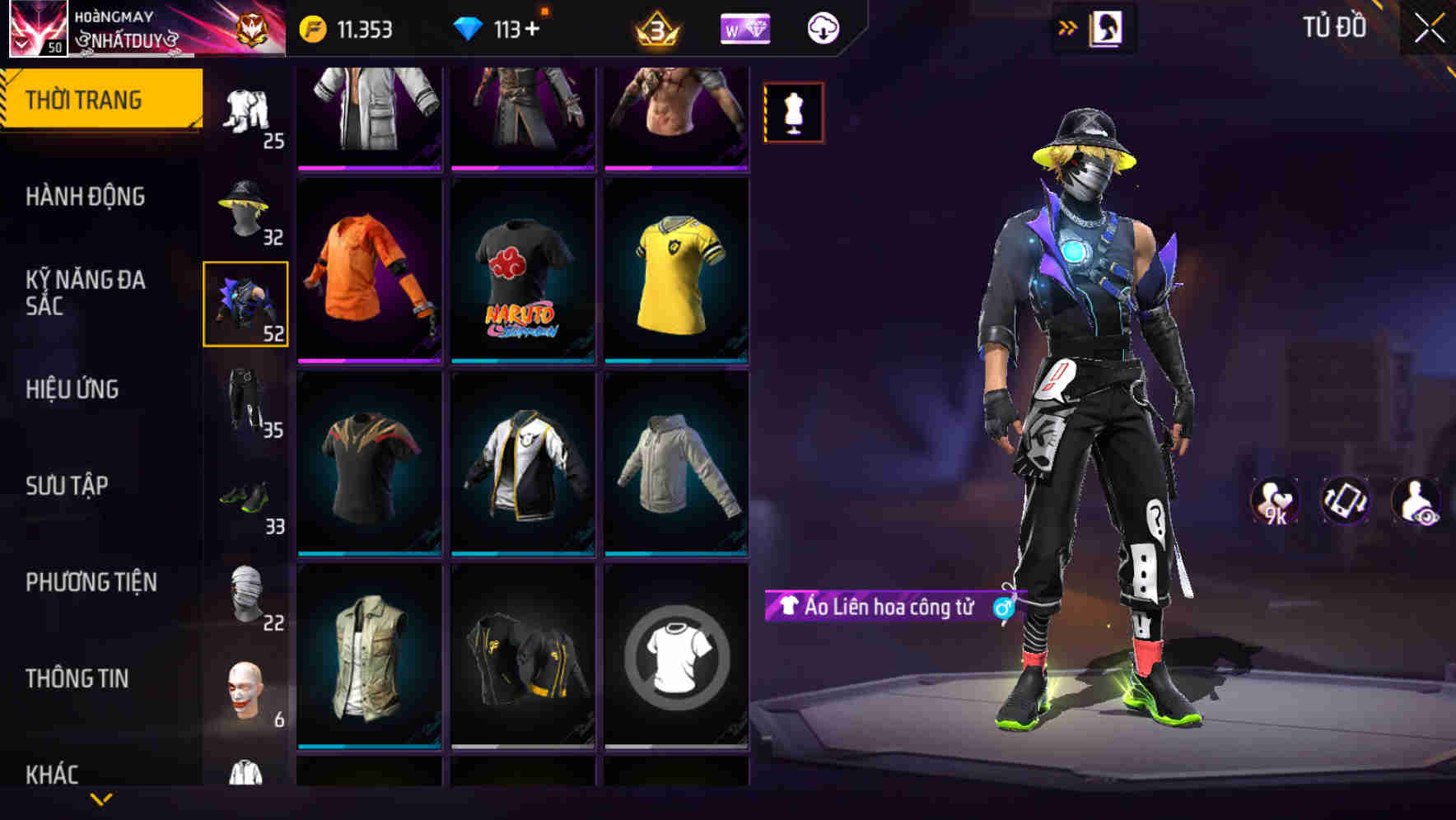1456x820 pixels.
Task: Expand the sidebar with the bottom chevron
Action: (101, 797)
